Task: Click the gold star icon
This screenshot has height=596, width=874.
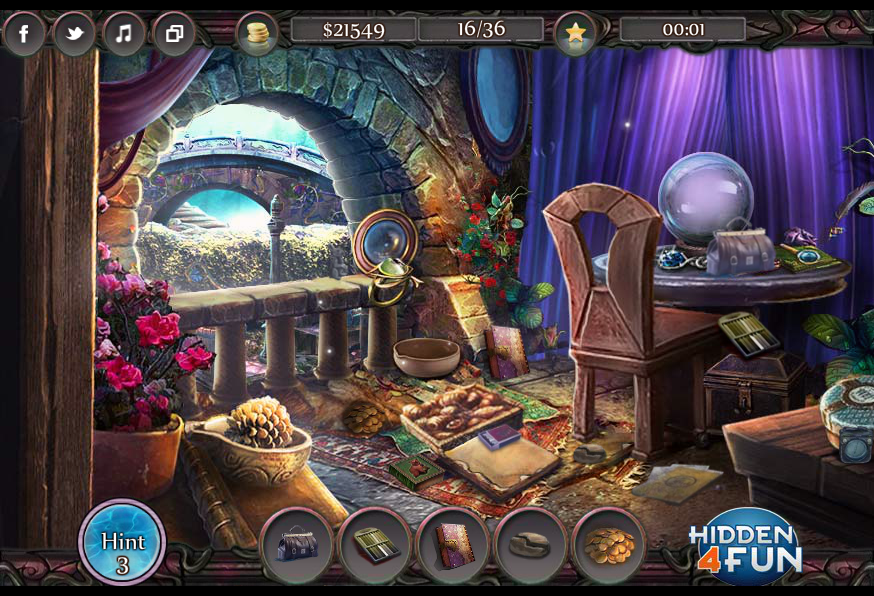Action: [x=575, y=34]
